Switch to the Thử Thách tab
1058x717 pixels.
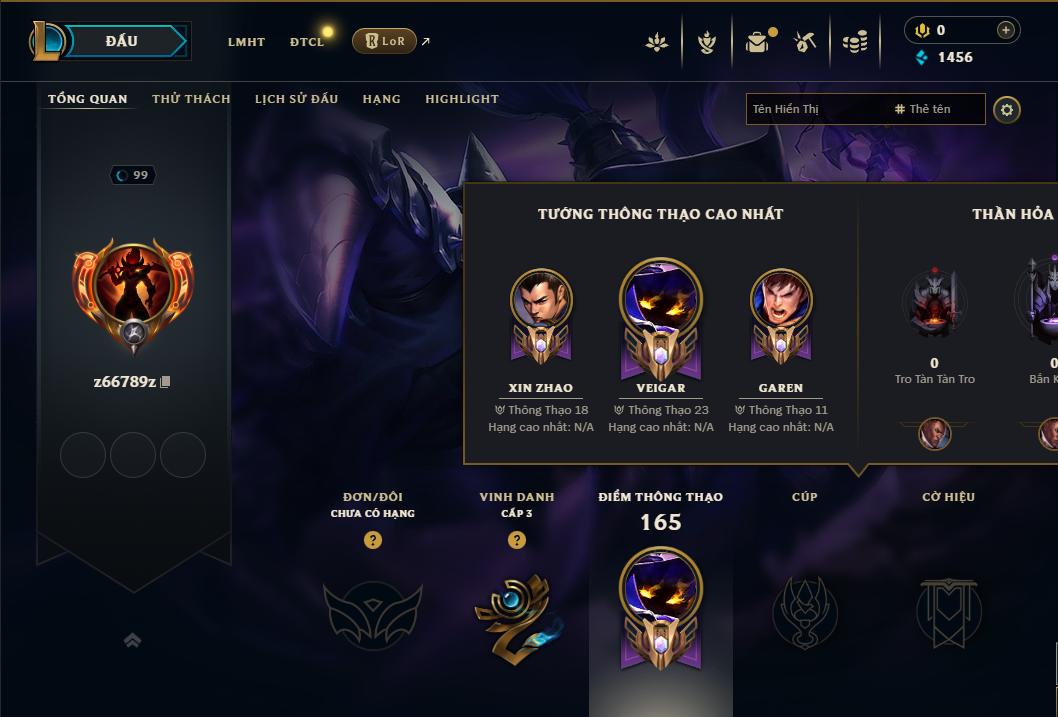point(191,99)
